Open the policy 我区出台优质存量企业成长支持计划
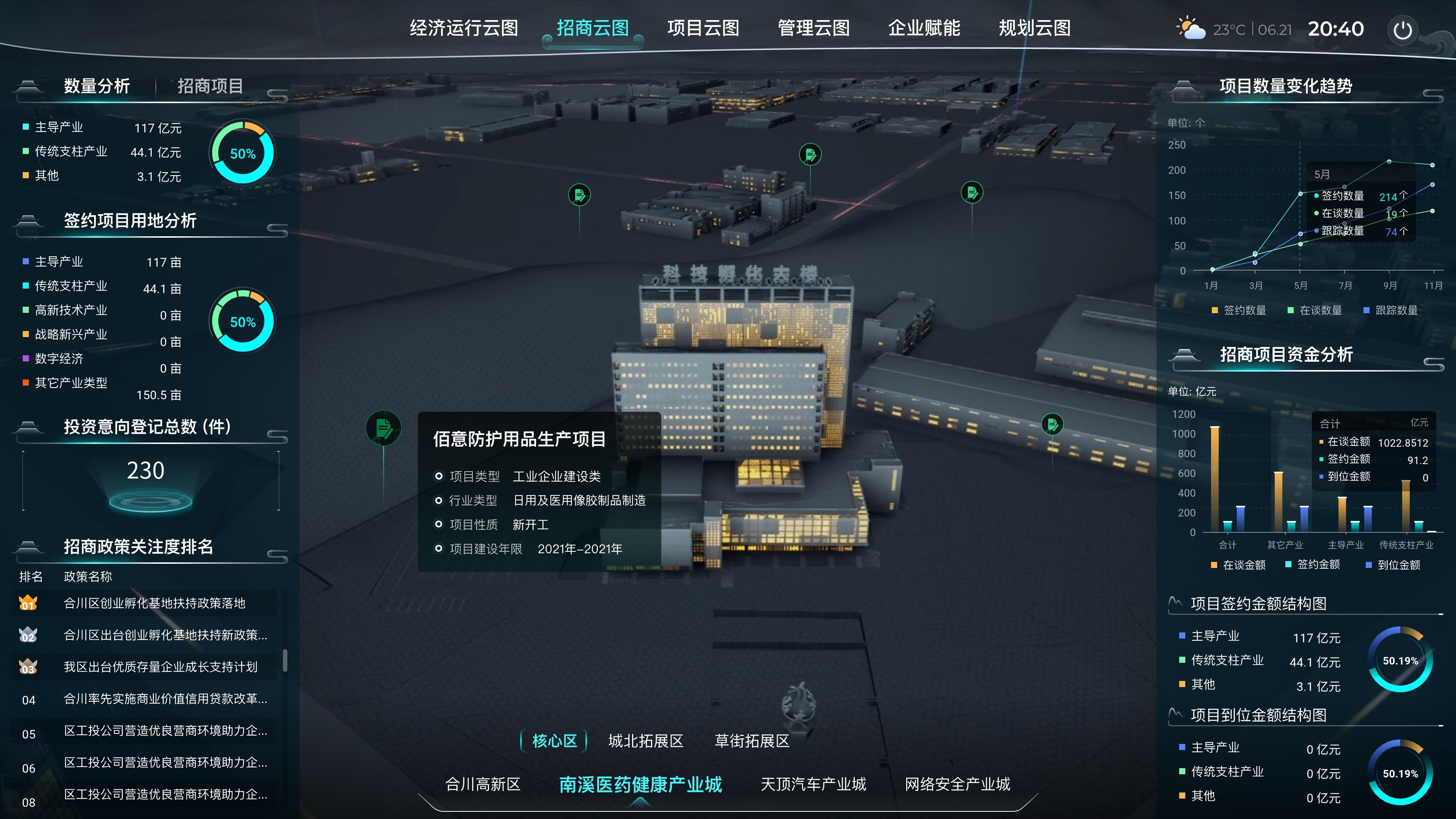The width and height of the screenshot is (1456, 819). [160, 667]
